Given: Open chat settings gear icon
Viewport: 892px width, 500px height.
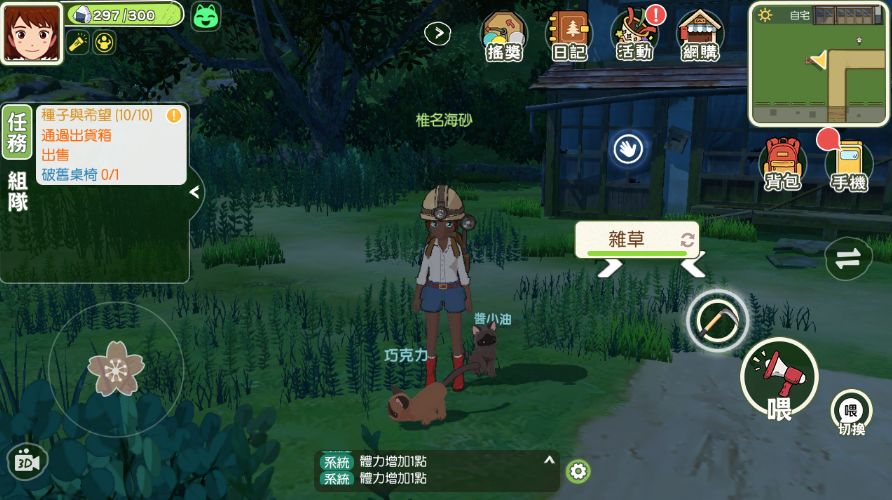Looking at the screenshot, I should 577,471.
